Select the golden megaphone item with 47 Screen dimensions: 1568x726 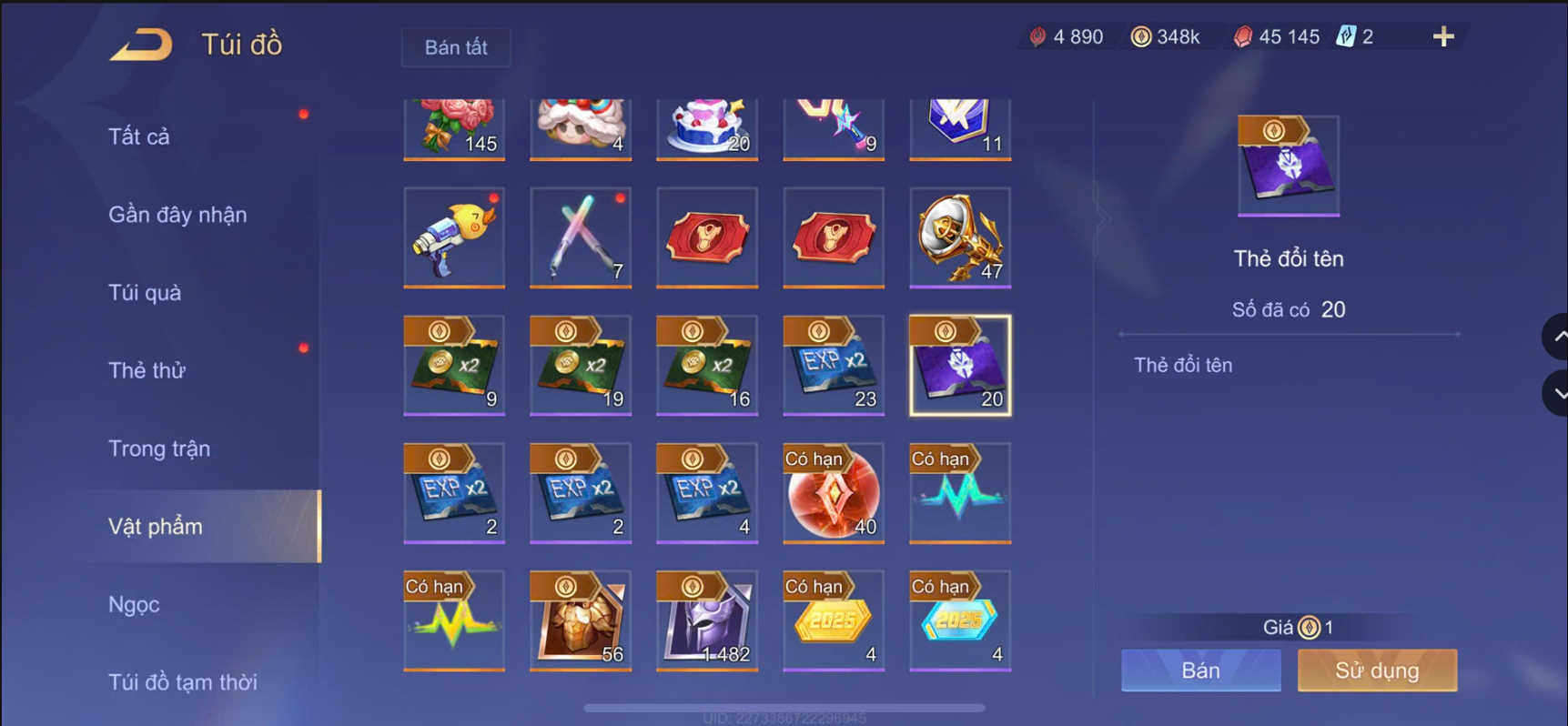tap(959, 238)
